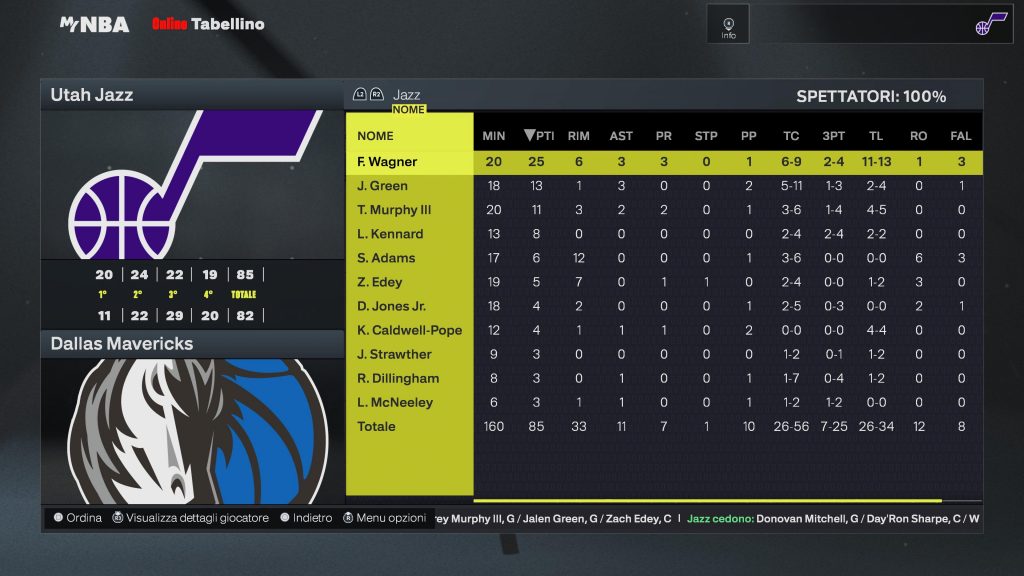Choose the K. Caldwell-Pope row

(409, 330)
